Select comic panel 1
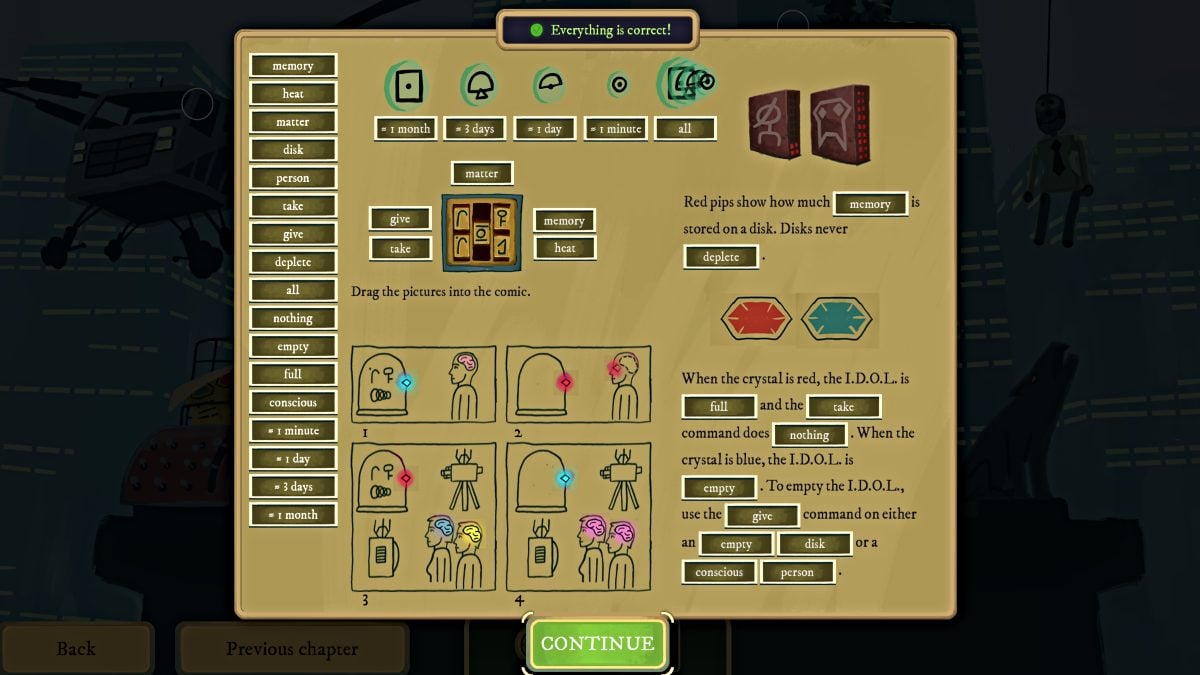 [423, 384]
